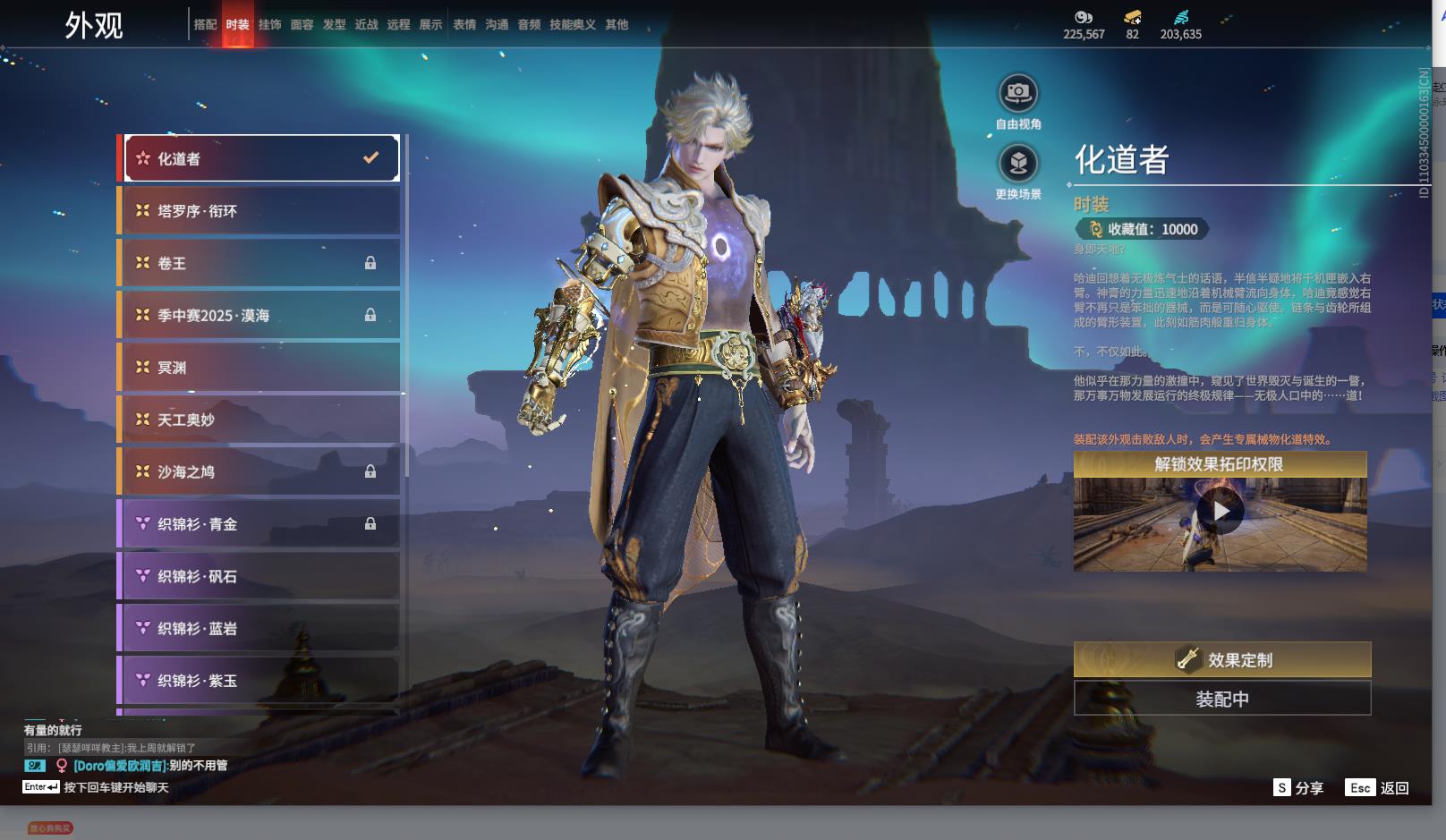This screenshot has width=1446, height=840.
Task: Open the 技能奥义 tab
Action: click(572, 25)
